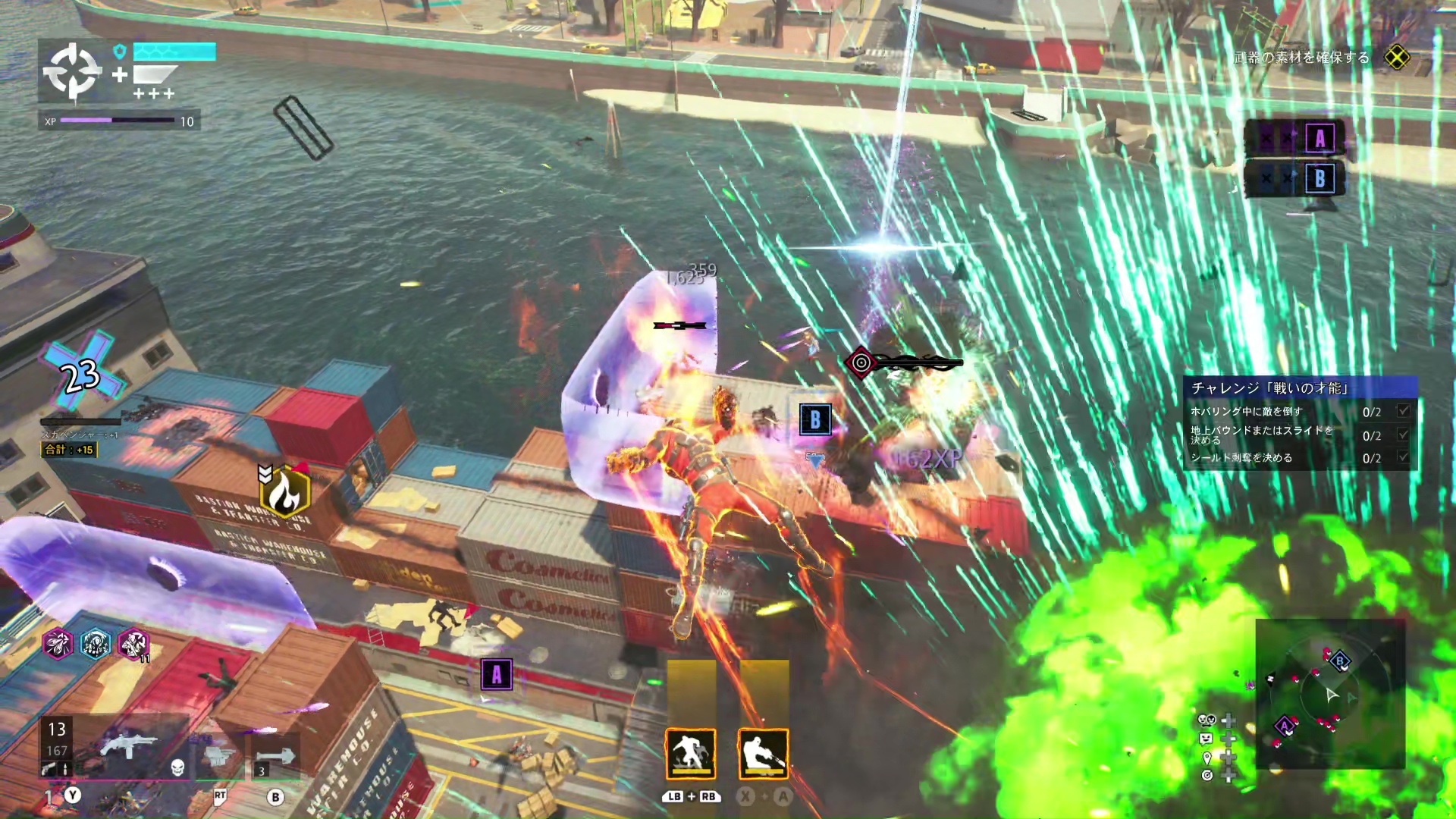Activate the pink gunman perk icon
Image resolution: width=1456 pixels, height=819 pixels.
coord(133,644)
